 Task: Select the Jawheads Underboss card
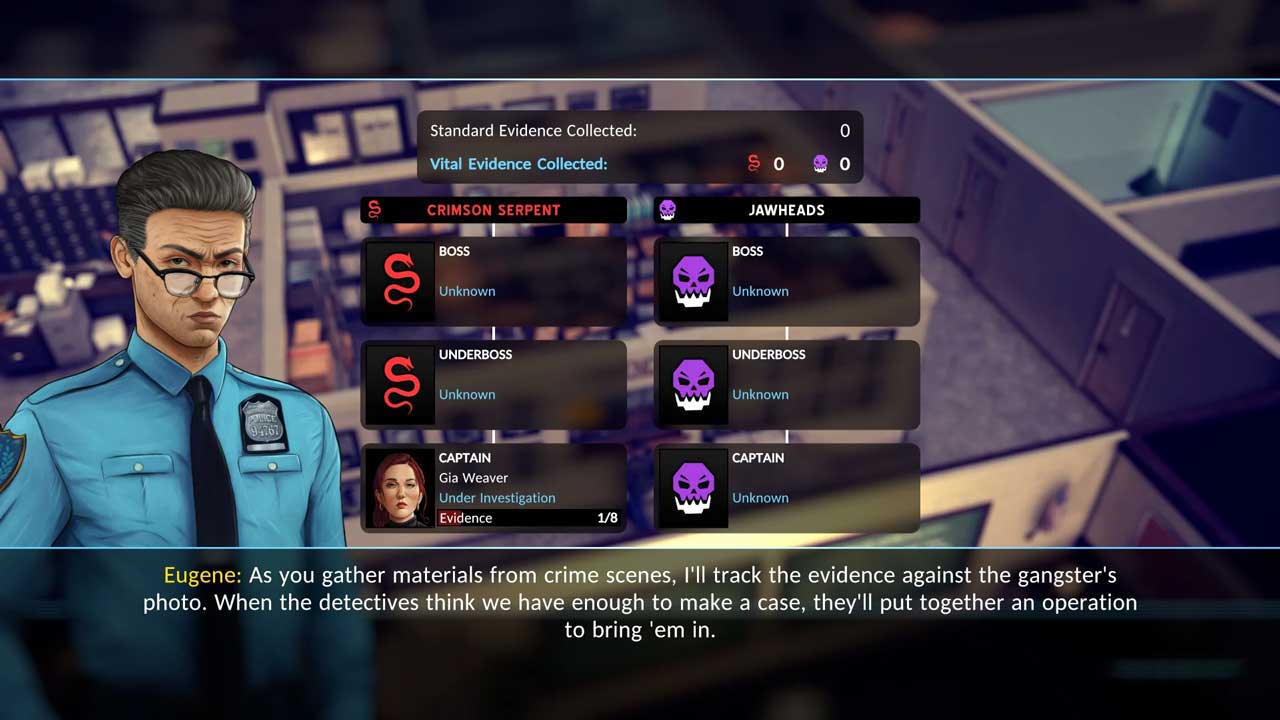point(787,384)
